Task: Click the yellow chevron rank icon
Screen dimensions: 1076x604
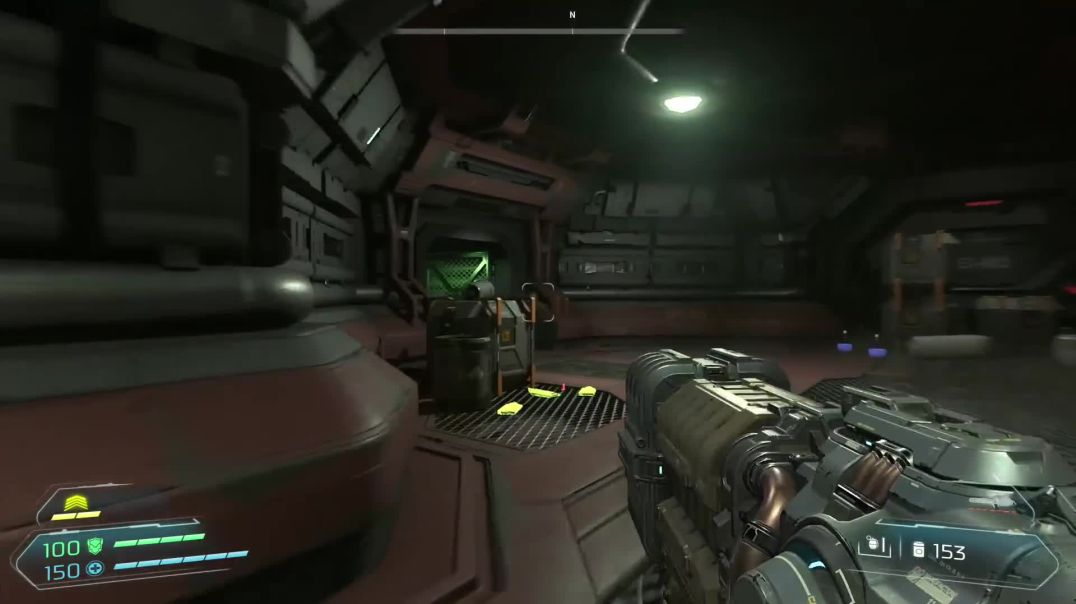Action: (x=74, y=503)
